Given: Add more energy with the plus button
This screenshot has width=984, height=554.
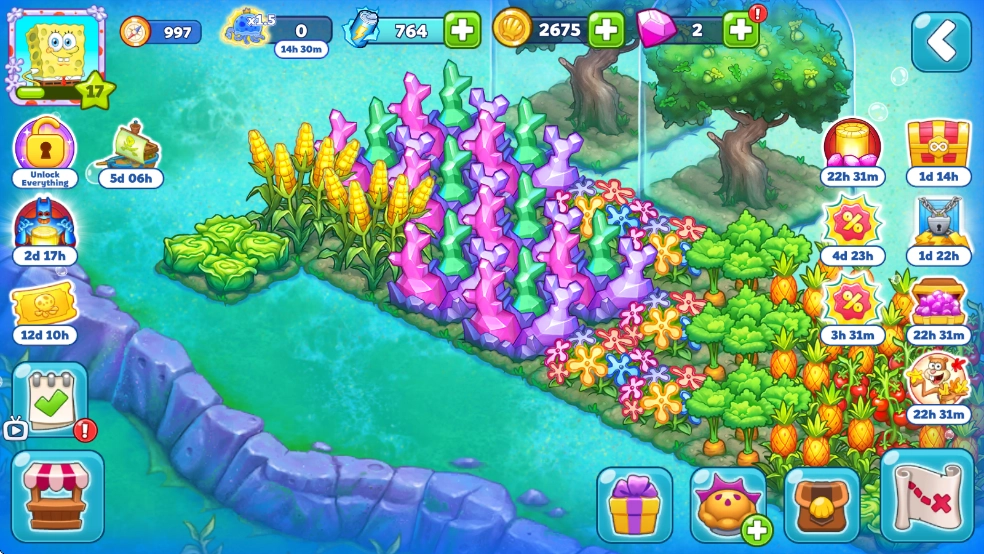Looking at the screenshot, I should 461,30.
